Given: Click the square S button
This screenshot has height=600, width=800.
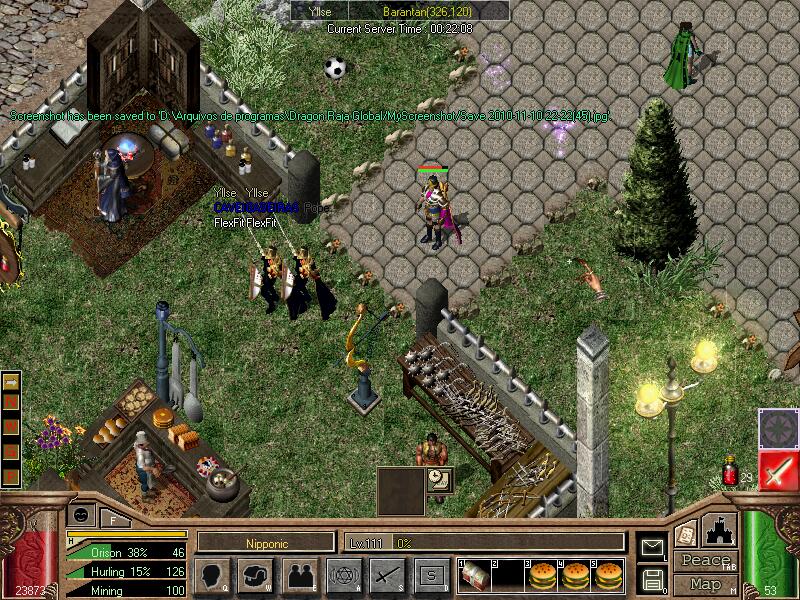Looking at the screenshot, I should pos(432,575).
